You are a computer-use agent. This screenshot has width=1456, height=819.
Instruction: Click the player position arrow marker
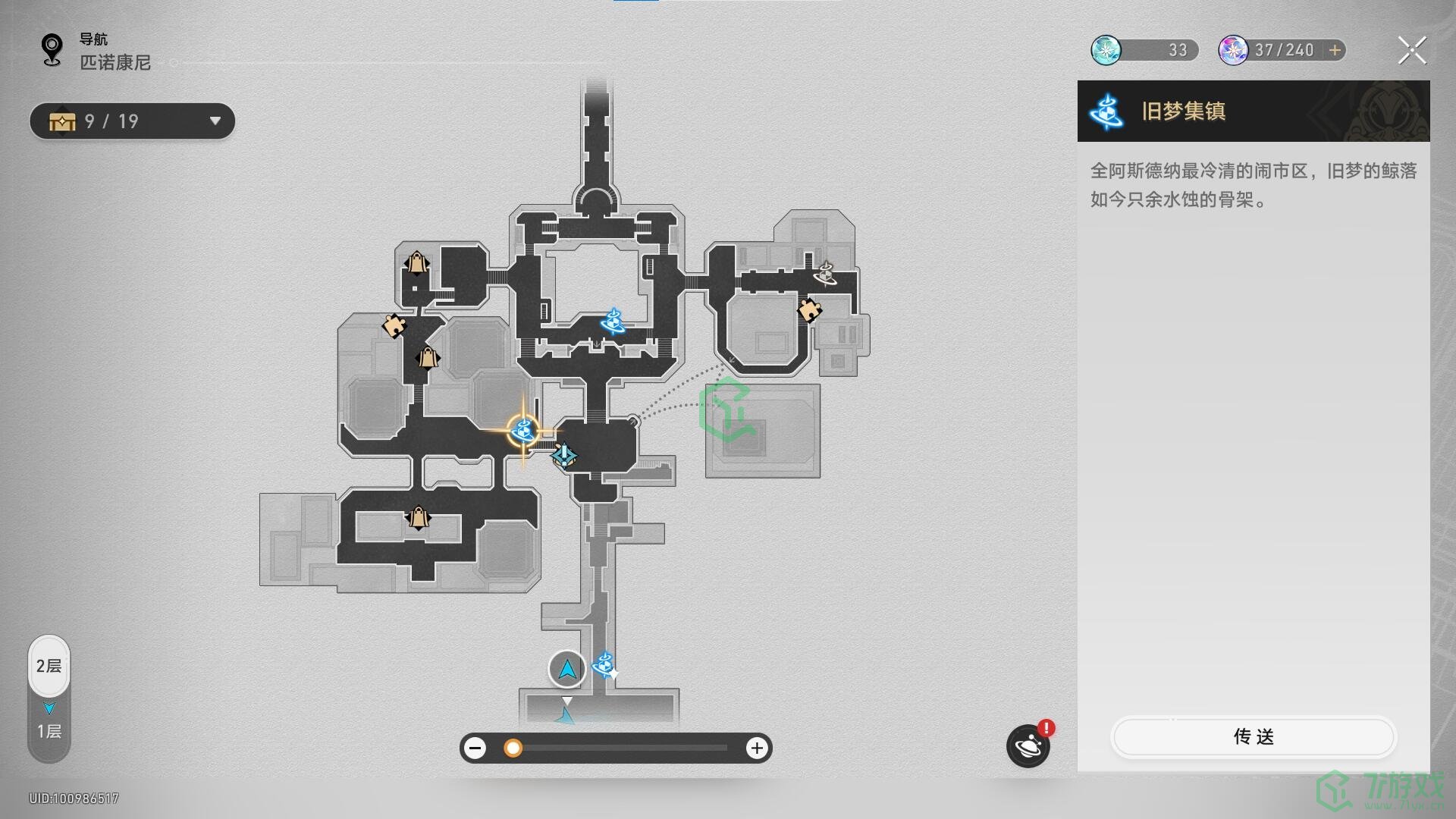(567, 669)
